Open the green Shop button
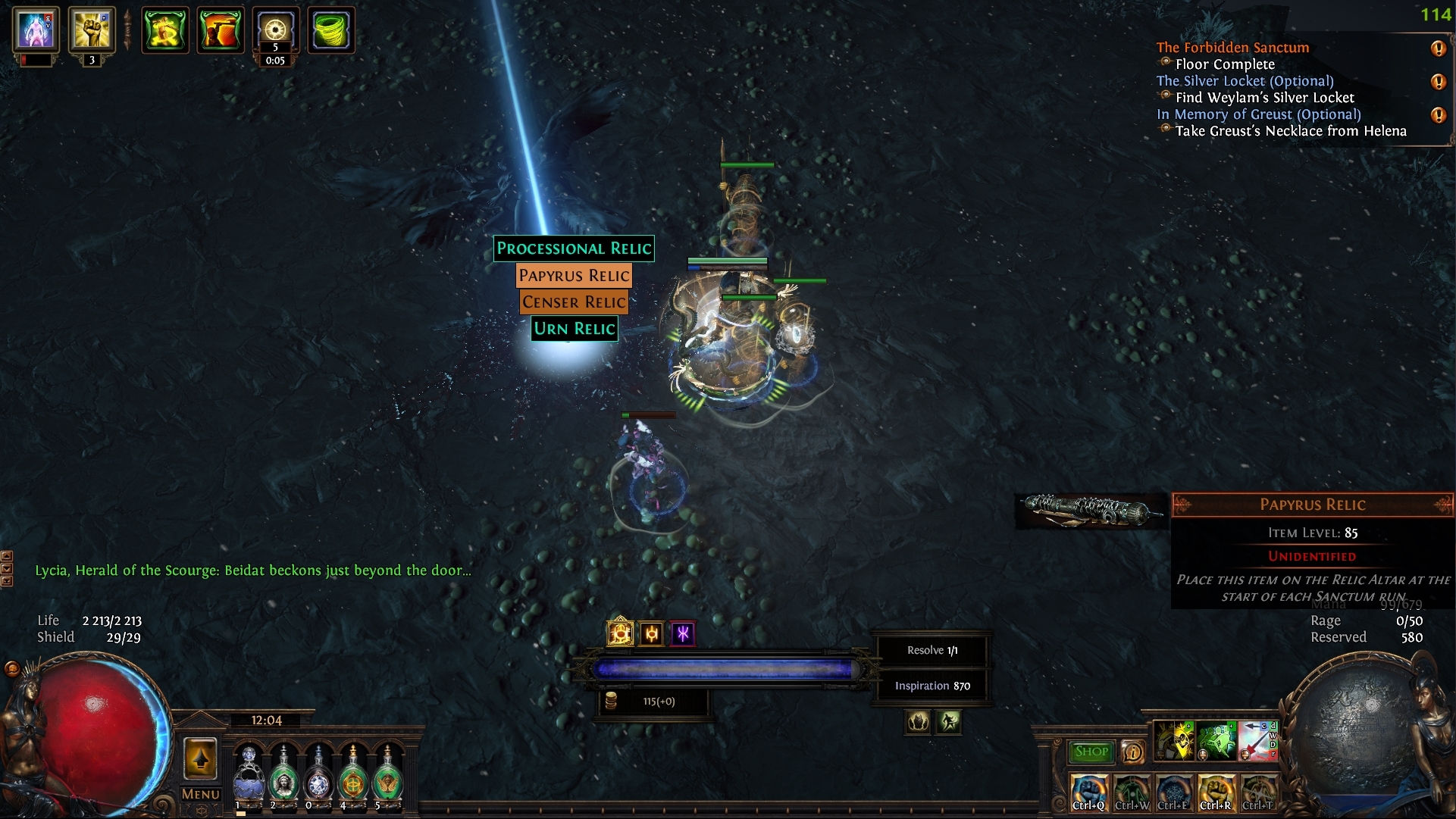The image size is (1456, 819). pos(1091,752)
